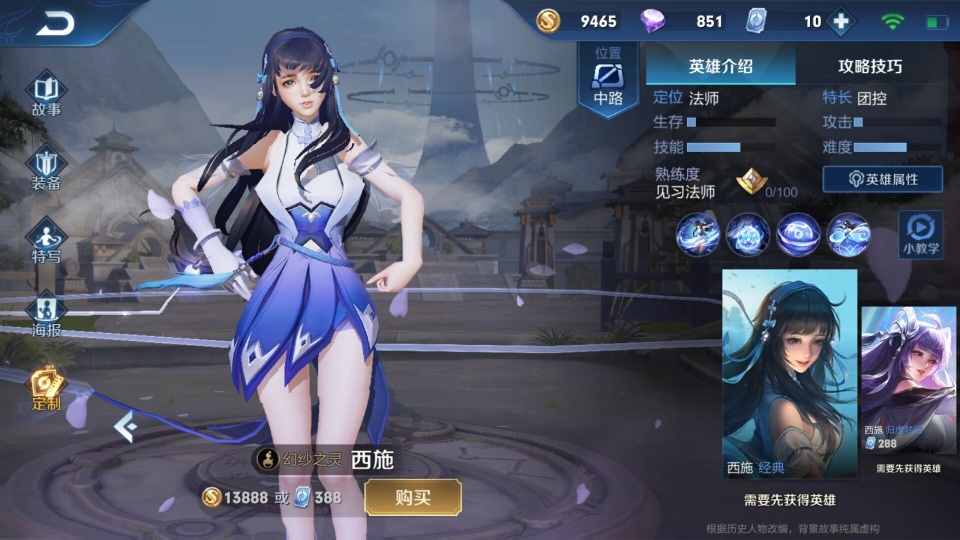
Task: Open the 故事 story section
Action: [x=47, y=93]
